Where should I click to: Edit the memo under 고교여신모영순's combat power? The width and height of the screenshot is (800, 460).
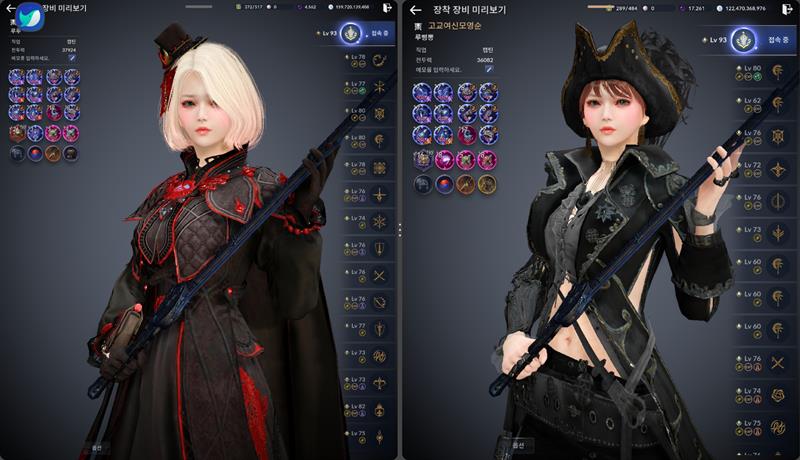(489, 68)
